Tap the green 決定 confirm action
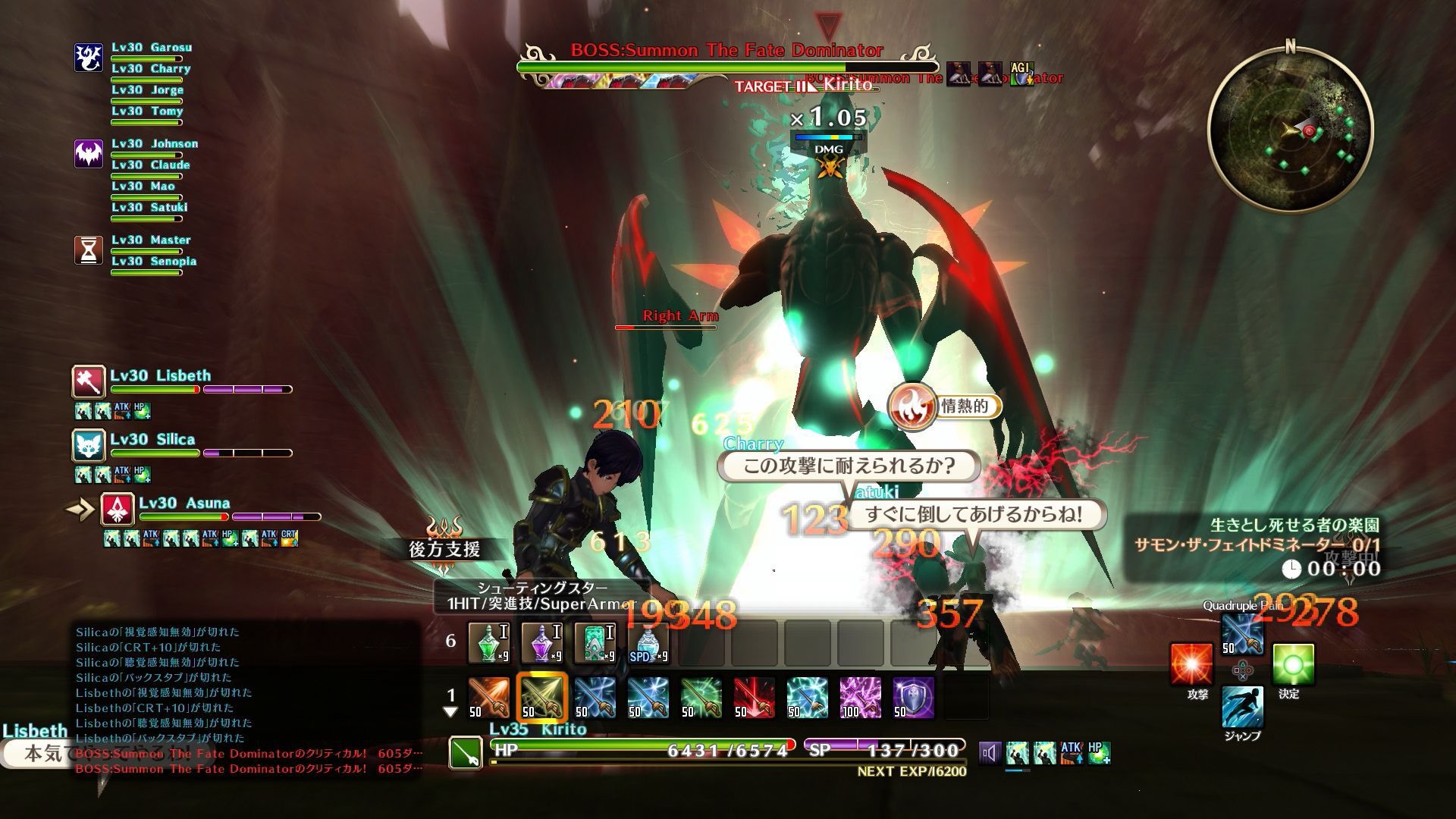Screen dimensions: 1456x819 click(x=1293, y=664)
